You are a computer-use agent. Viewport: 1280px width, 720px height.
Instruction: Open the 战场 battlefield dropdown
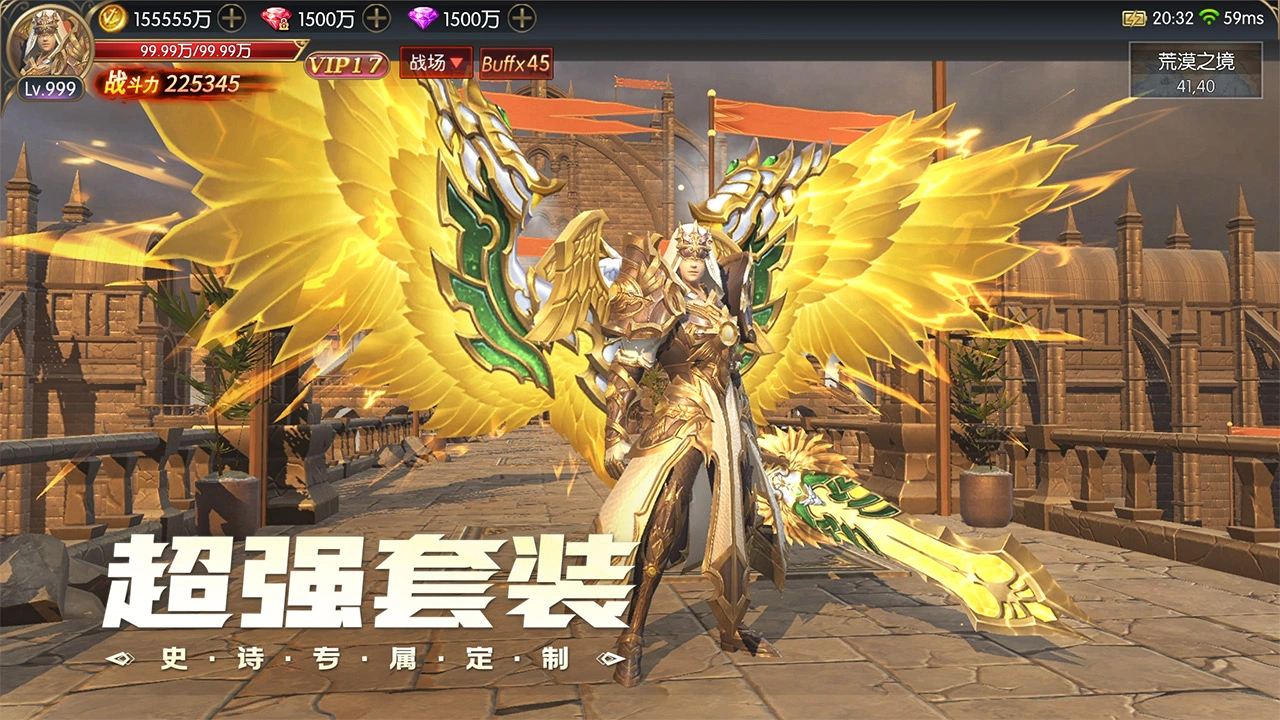click(x=436, y=64)
